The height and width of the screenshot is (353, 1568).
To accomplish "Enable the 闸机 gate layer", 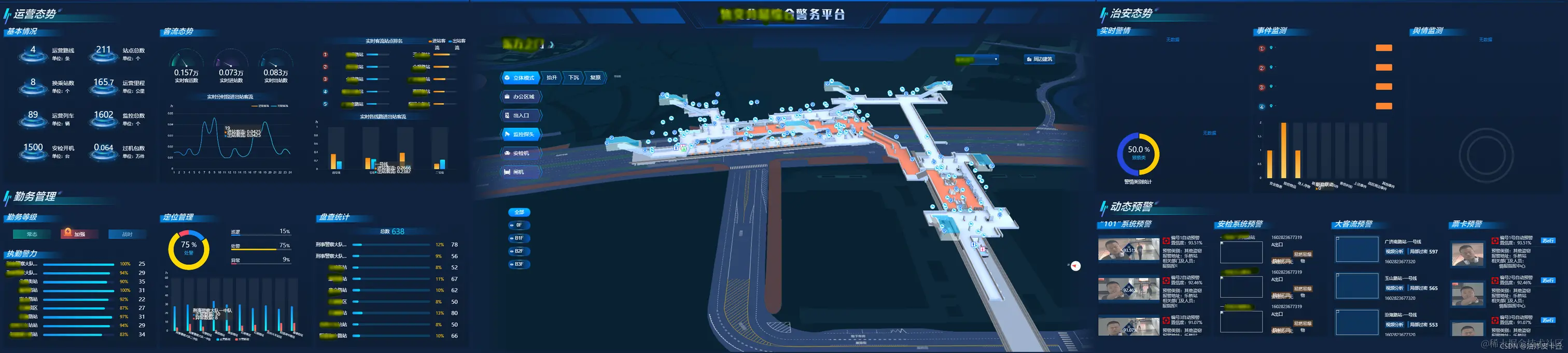I will click(520, 172).
